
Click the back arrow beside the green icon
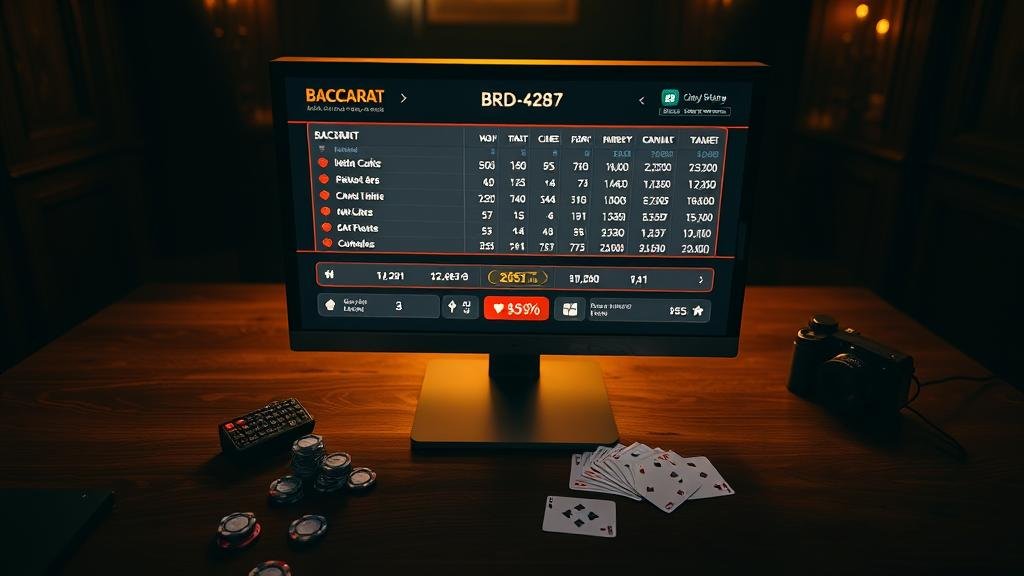pos(641,100)
